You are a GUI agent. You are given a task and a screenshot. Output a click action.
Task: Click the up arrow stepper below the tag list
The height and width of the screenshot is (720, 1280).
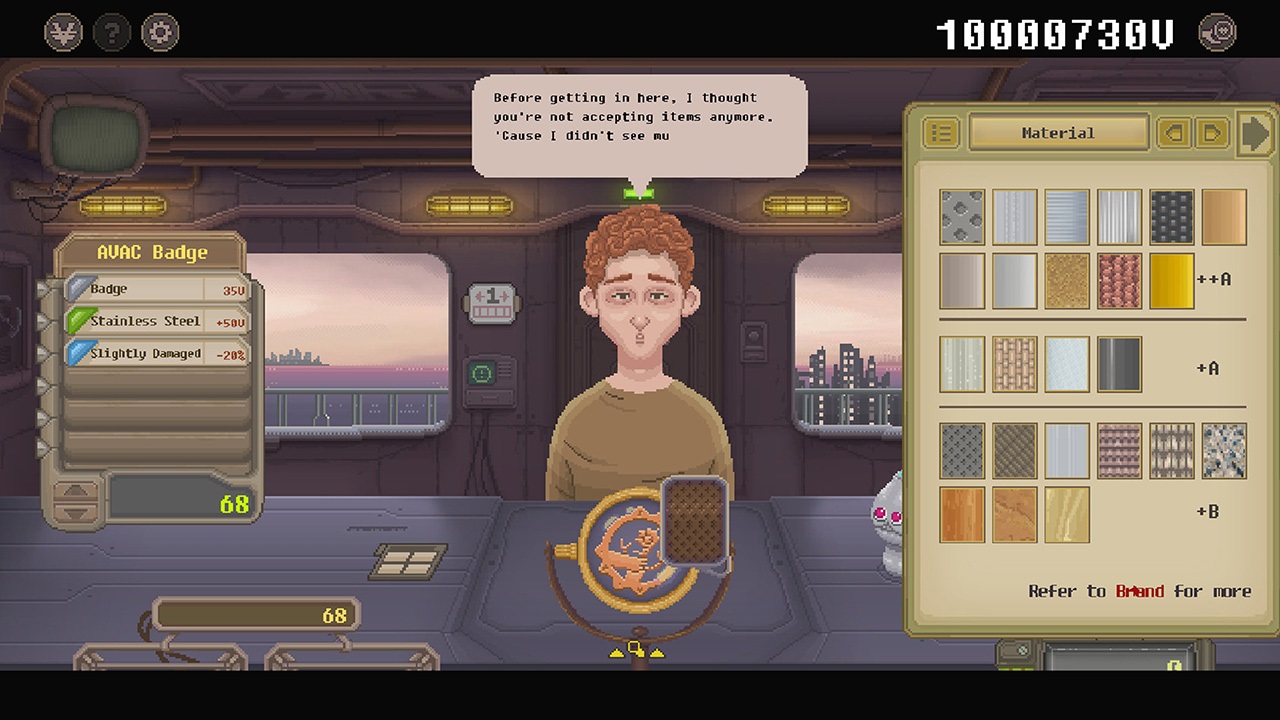click(x=77, y=490)
